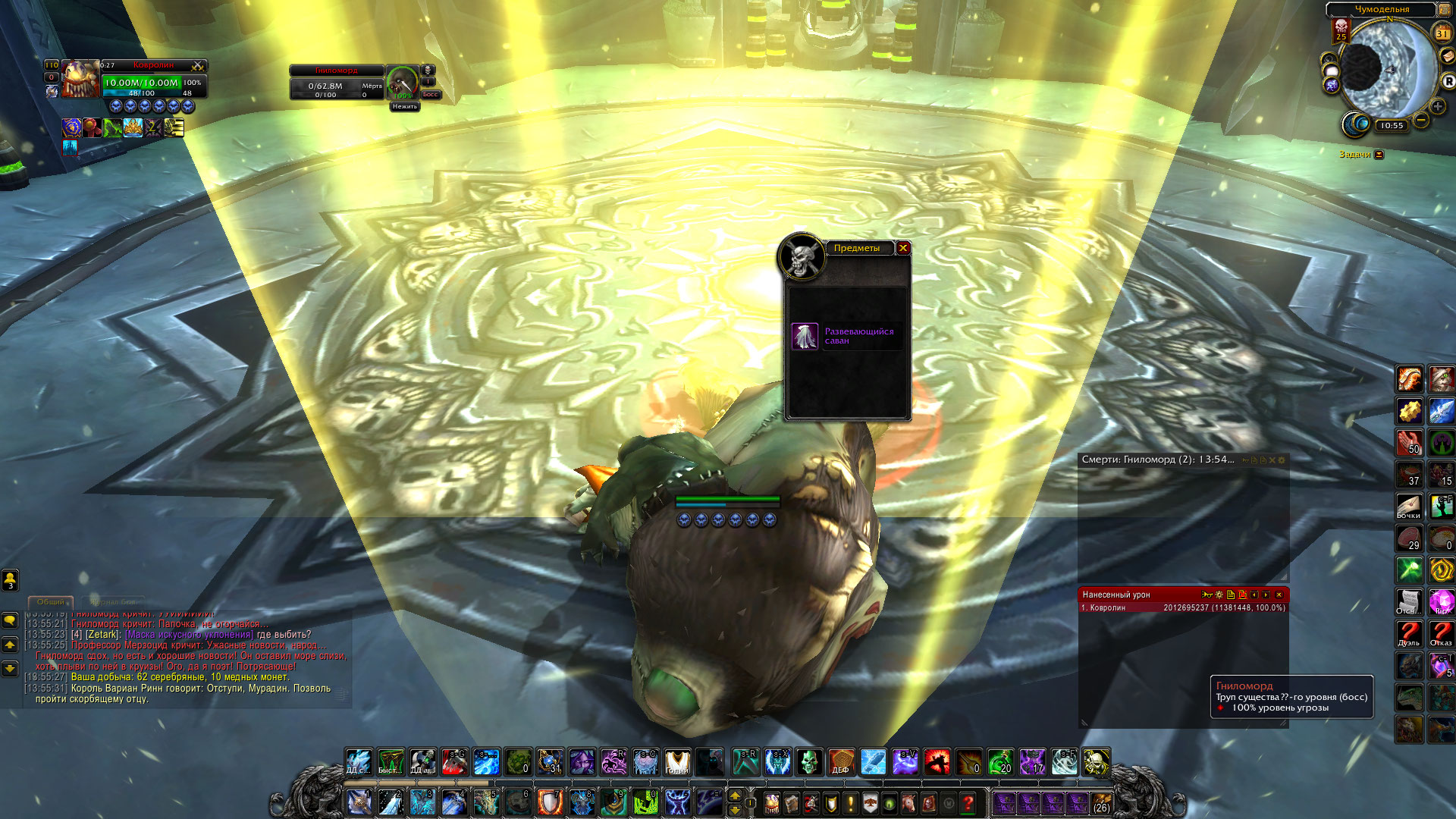Screen dimensions: 1456x819
Task: Loot the Развевающийся саван item
Action: point(805,336)
